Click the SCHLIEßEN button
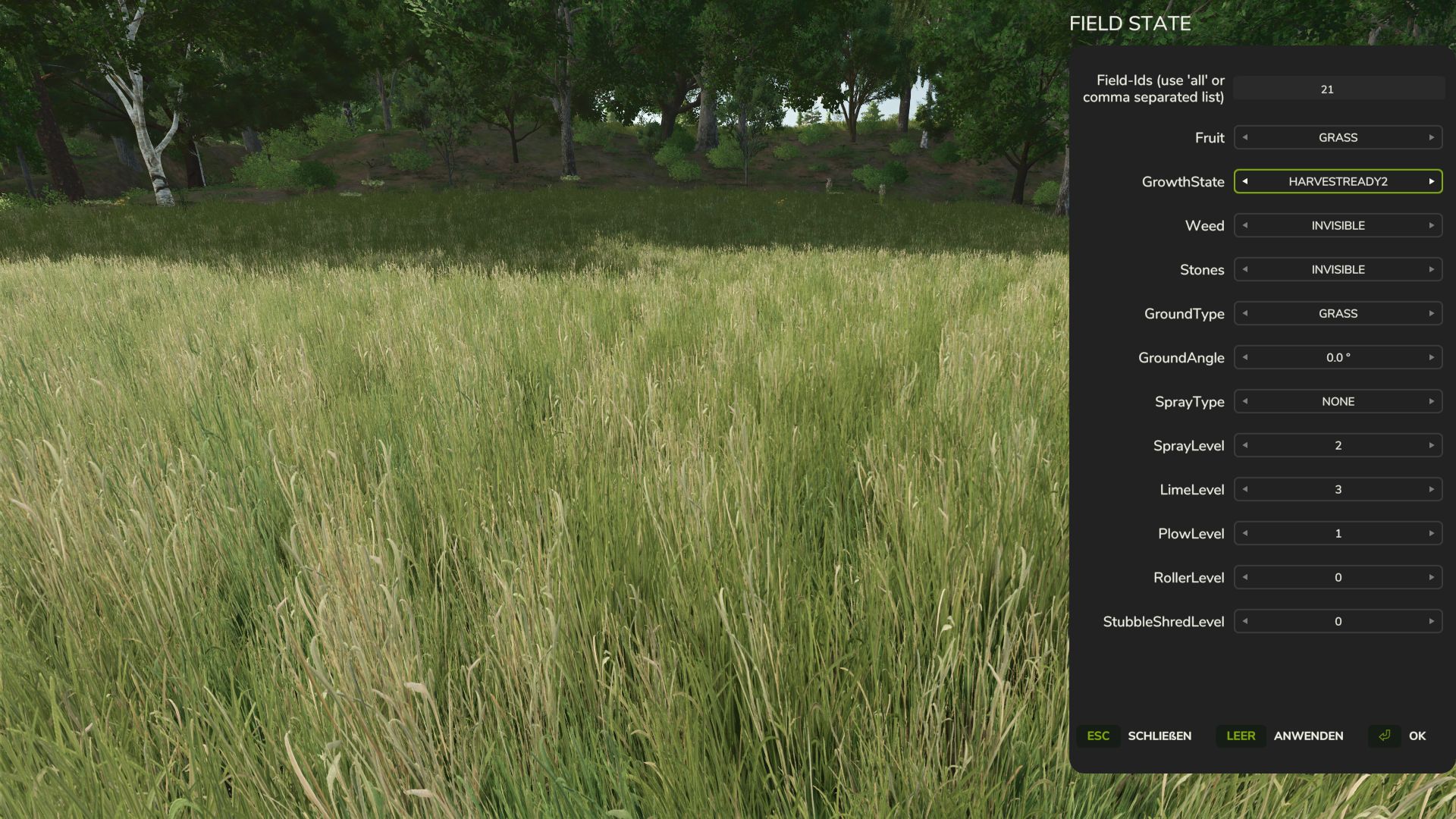Viewport: 1456px width, 819px height. point(1159,736)
